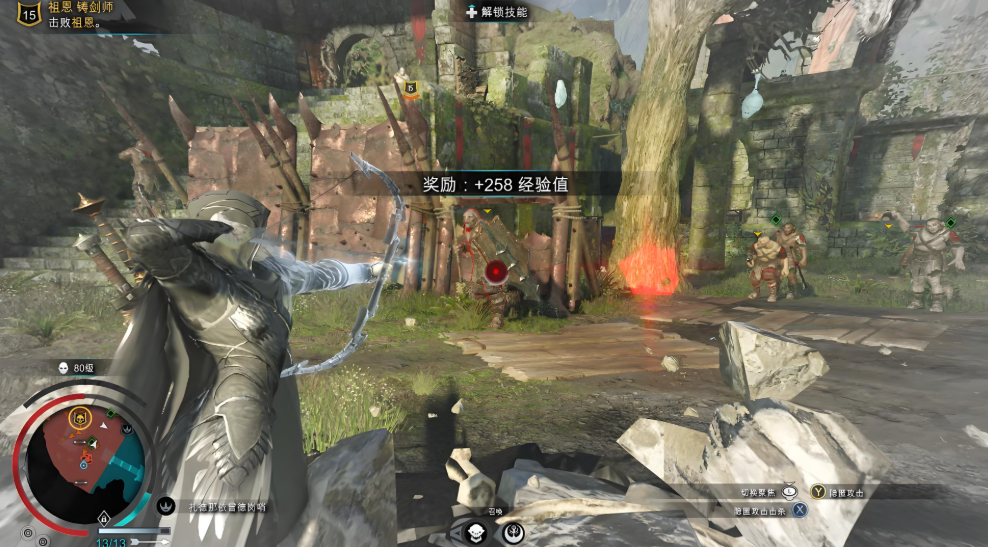Activate the orc skull summon icon

tap(477, 530)
